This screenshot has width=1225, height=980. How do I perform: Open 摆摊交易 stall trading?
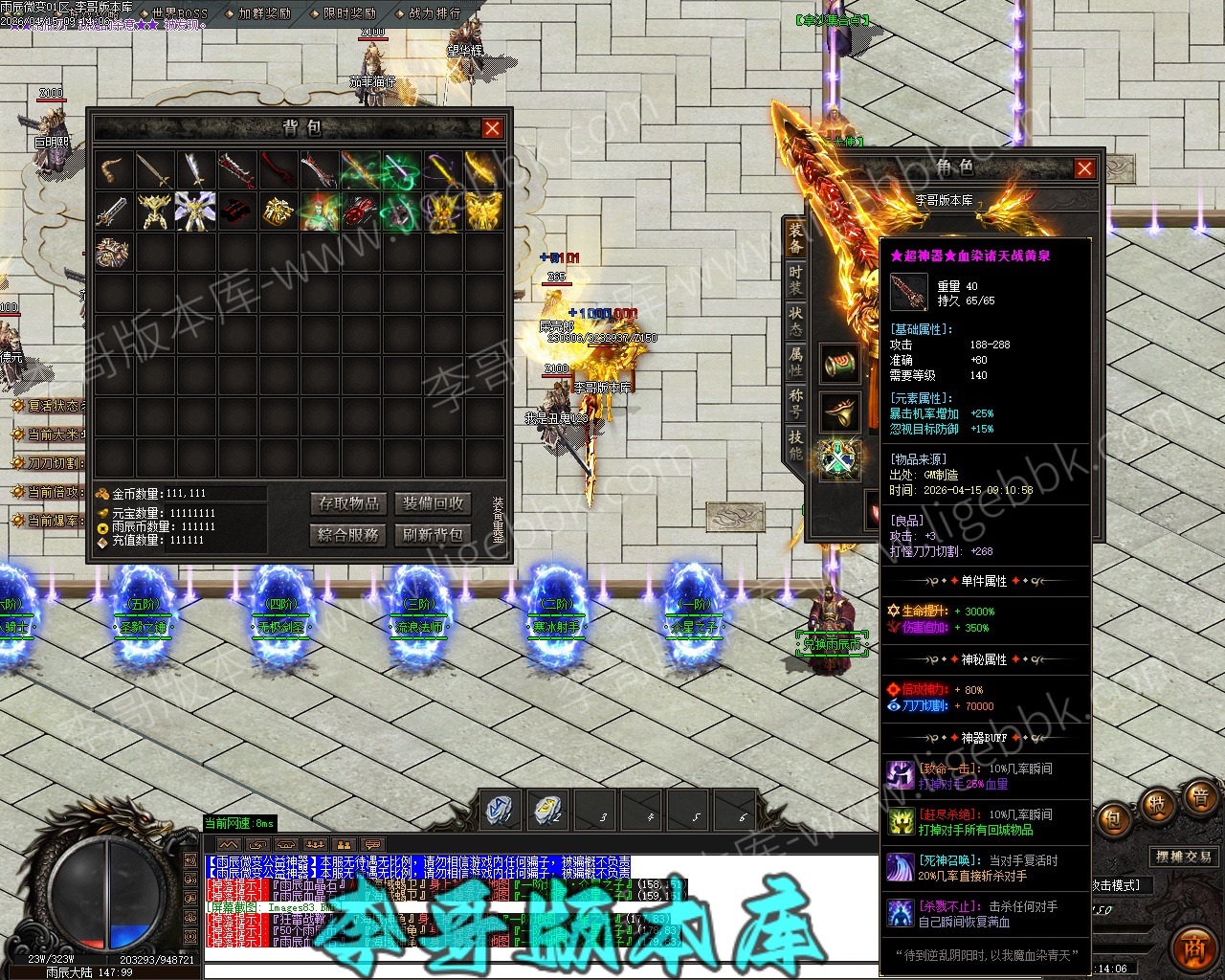tap(1183, 857)
